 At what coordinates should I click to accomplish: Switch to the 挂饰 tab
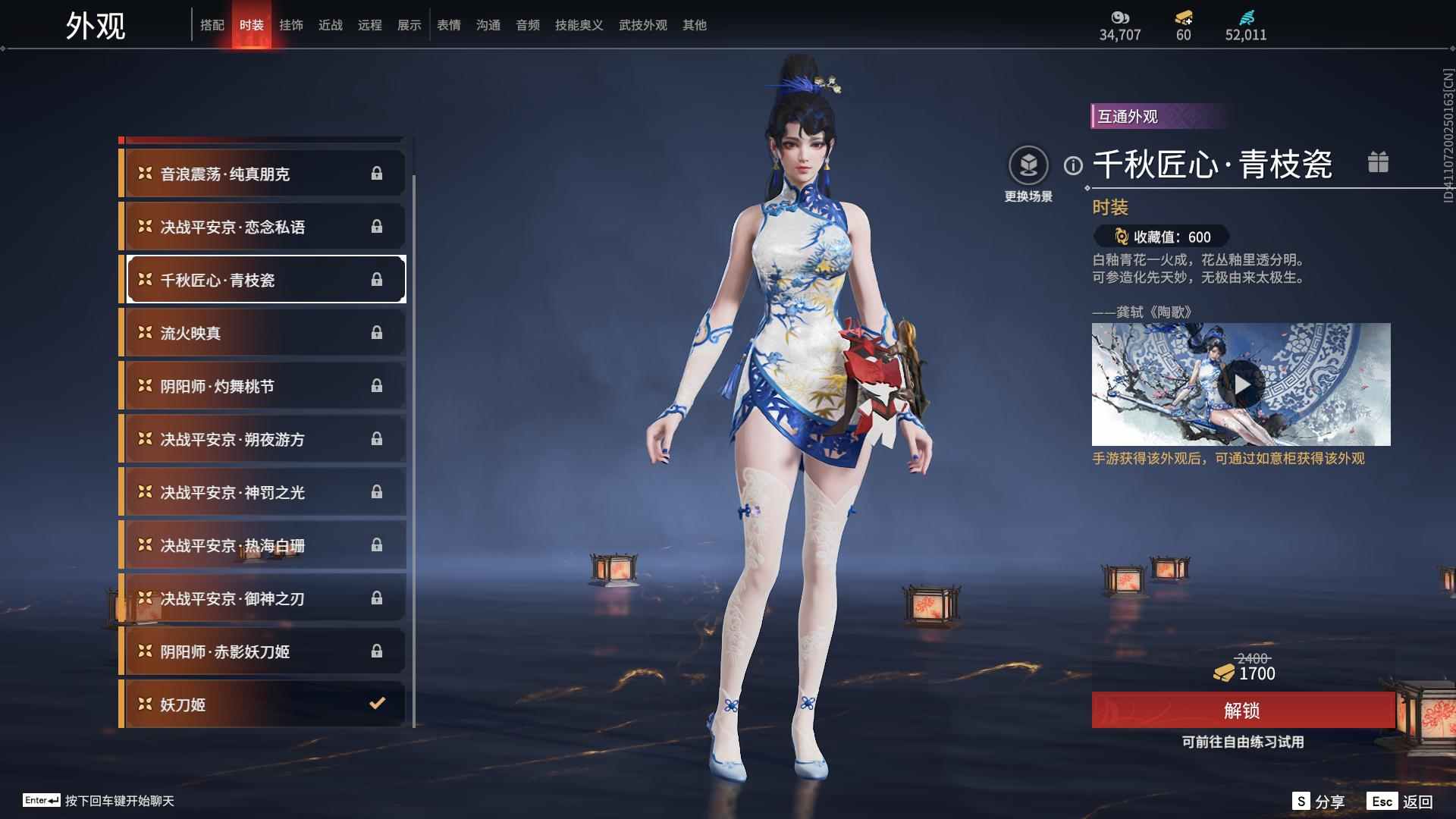(292, 24)
